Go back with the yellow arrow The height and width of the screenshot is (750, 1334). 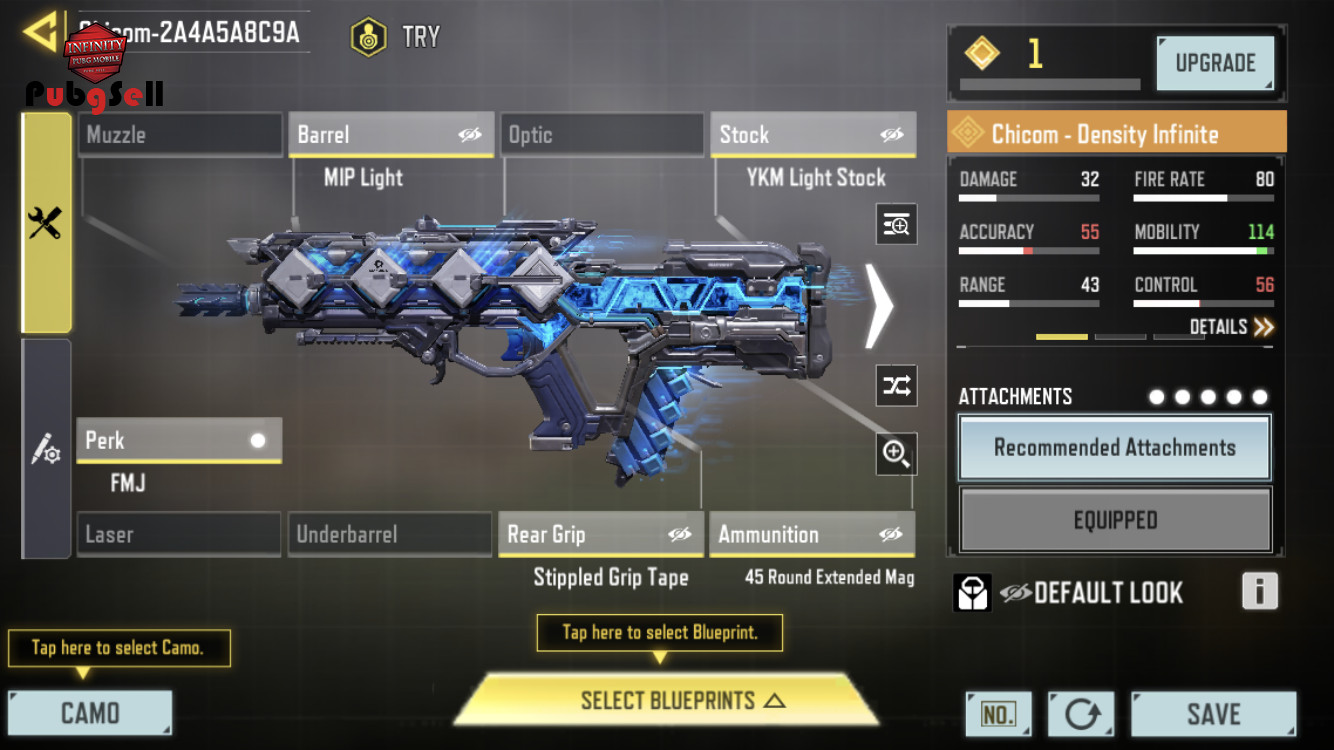42,32
